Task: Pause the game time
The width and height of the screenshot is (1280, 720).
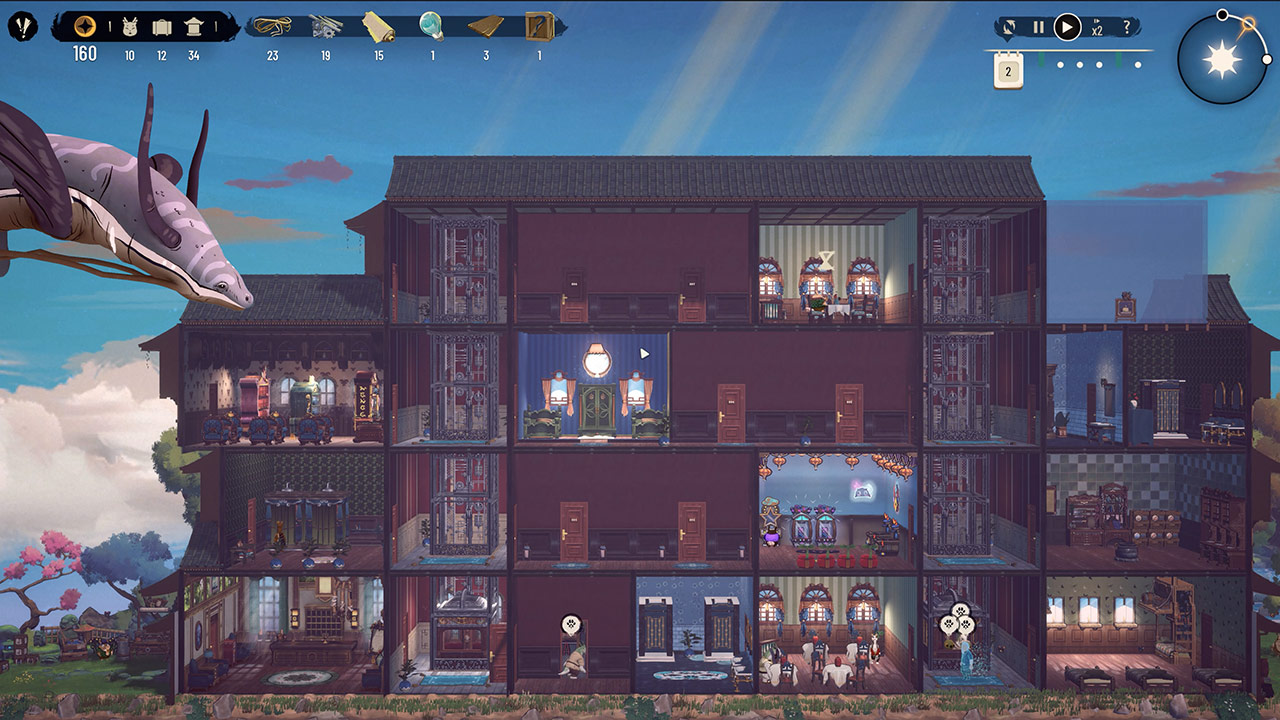Action: pyautogui.click(x=1038, y=28)
